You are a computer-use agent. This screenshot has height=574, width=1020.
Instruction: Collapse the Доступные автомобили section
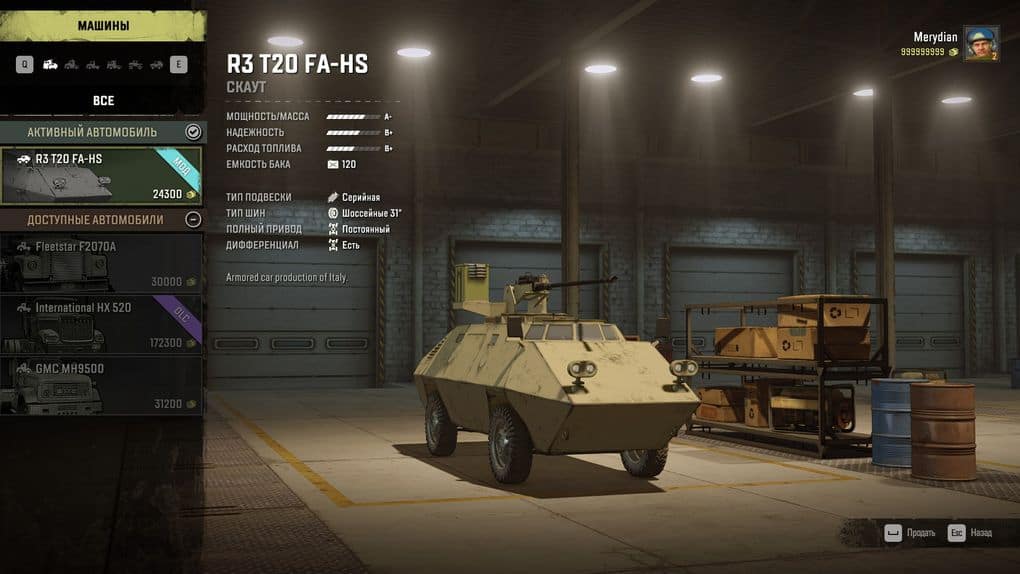click(193, 219)
